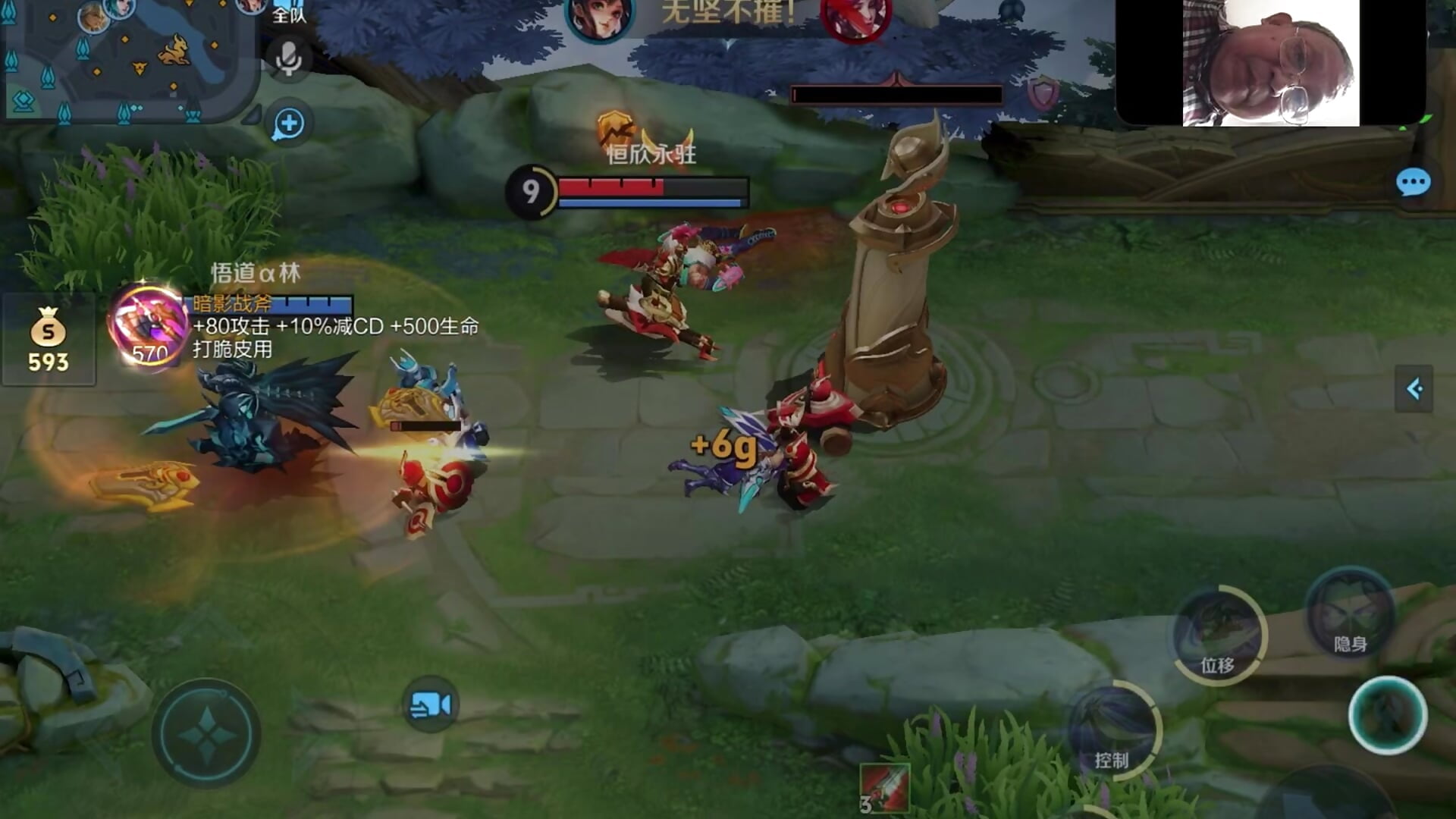Toggle the camera view button
1456x819 pixels.
coord(430,704)
